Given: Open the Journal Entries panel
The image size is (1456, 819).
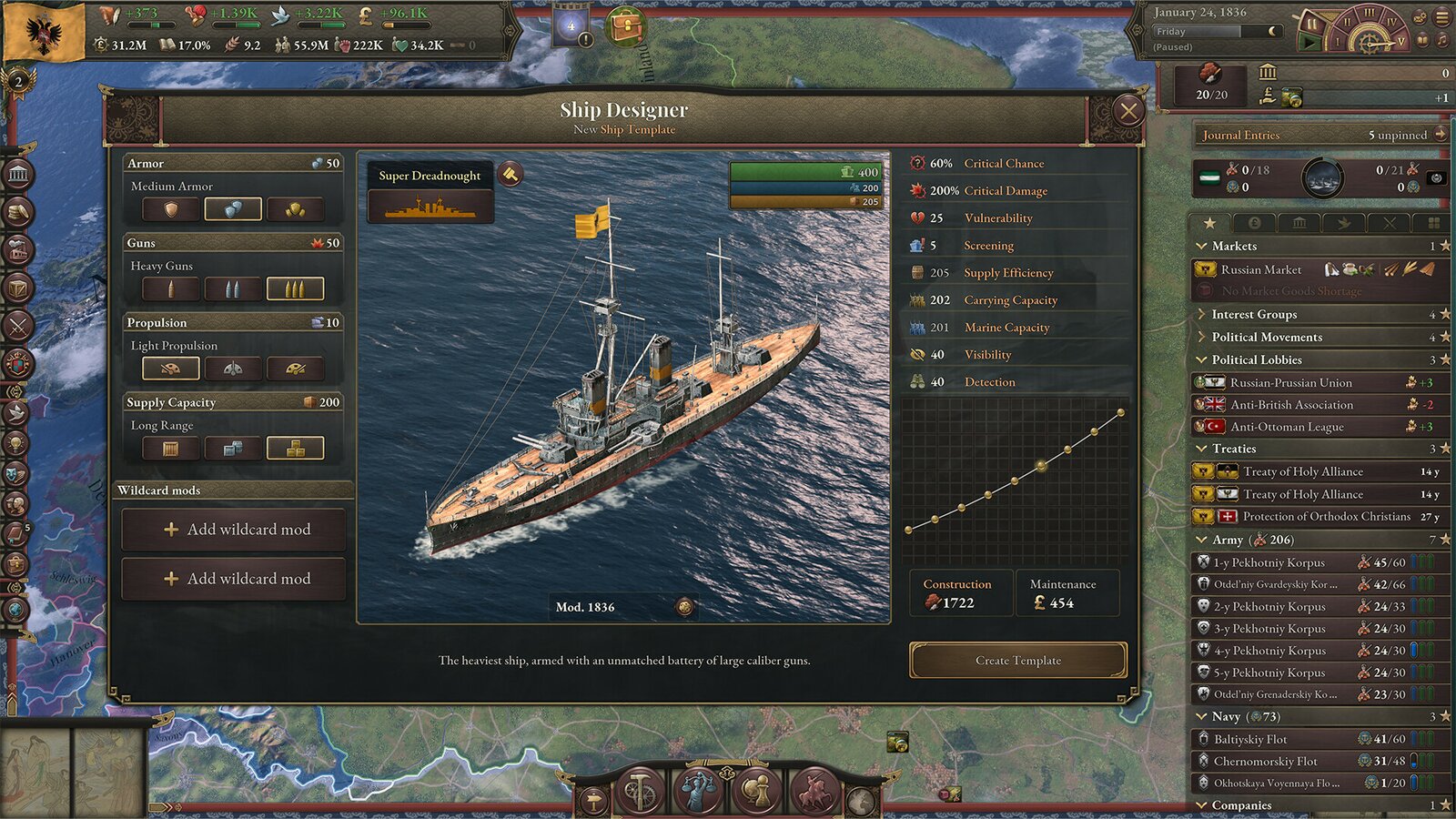Looking at the screenshot, I should pyautogui.click(x=1240, y=135).
